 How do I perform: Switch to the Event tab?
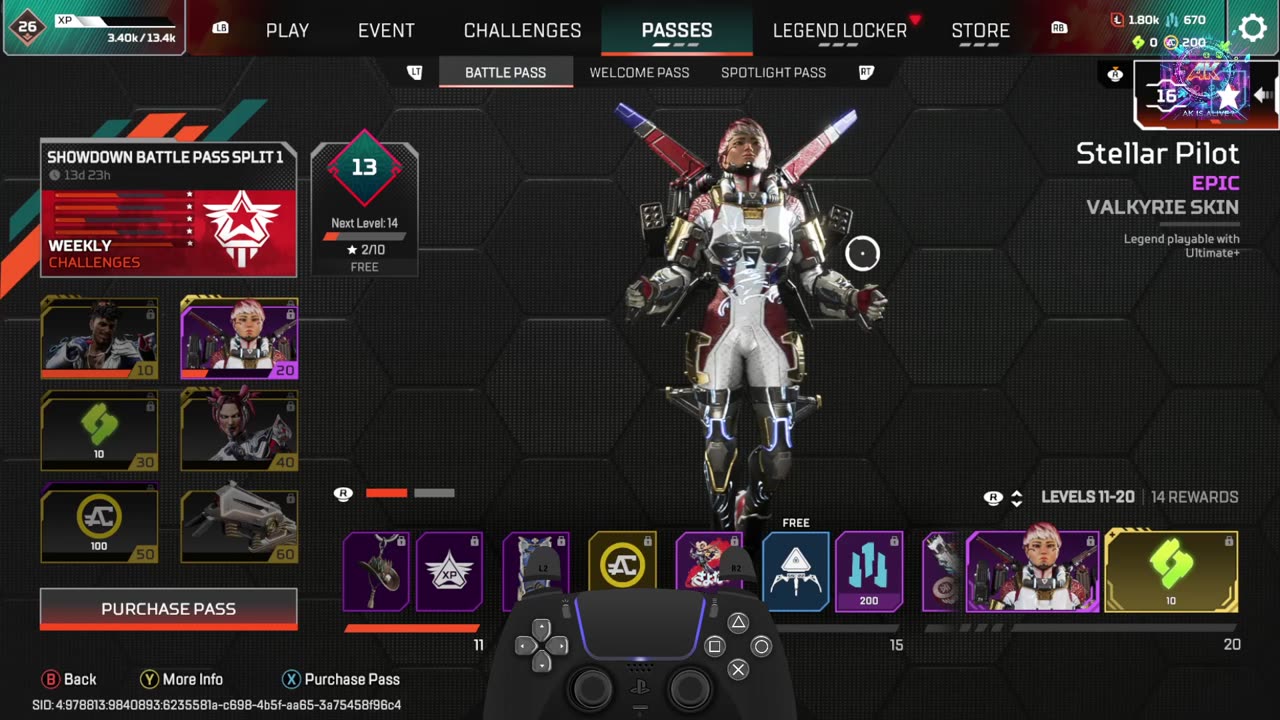point(386,30)
